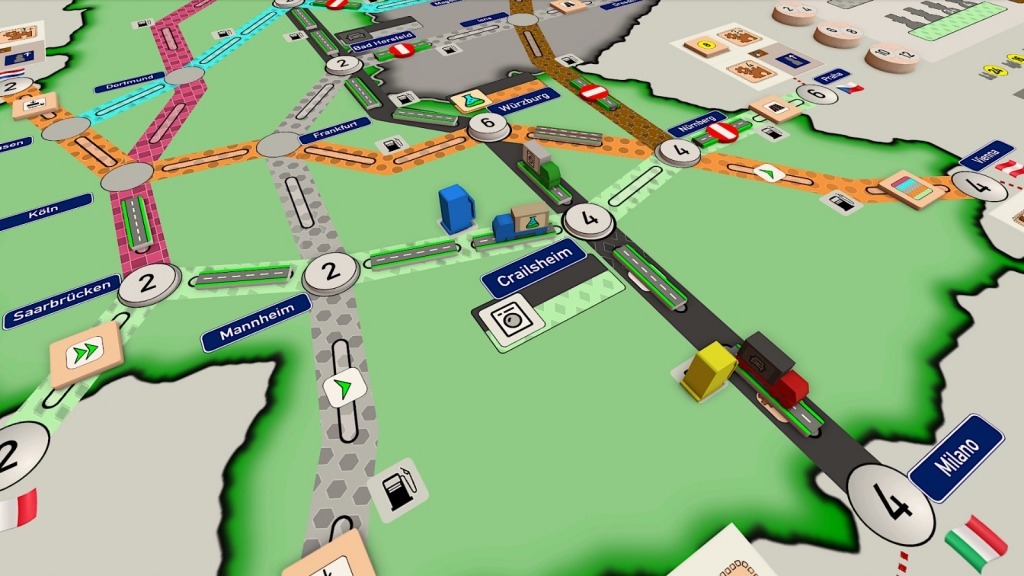Choose the Crailsheim city node

tap(588, 220)
